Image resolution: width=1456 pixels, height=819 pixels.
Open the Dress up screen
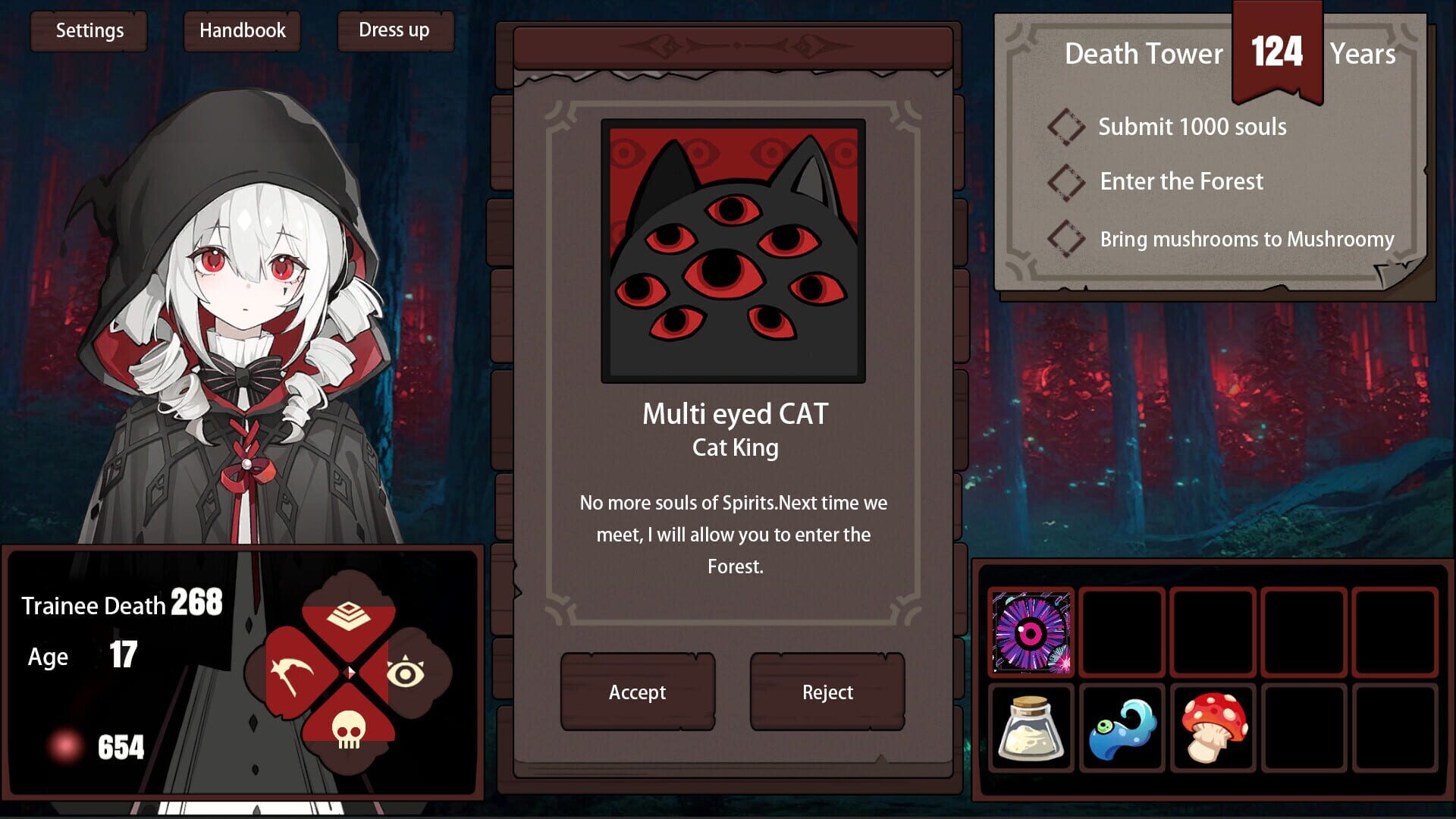(x=394, y=31)
